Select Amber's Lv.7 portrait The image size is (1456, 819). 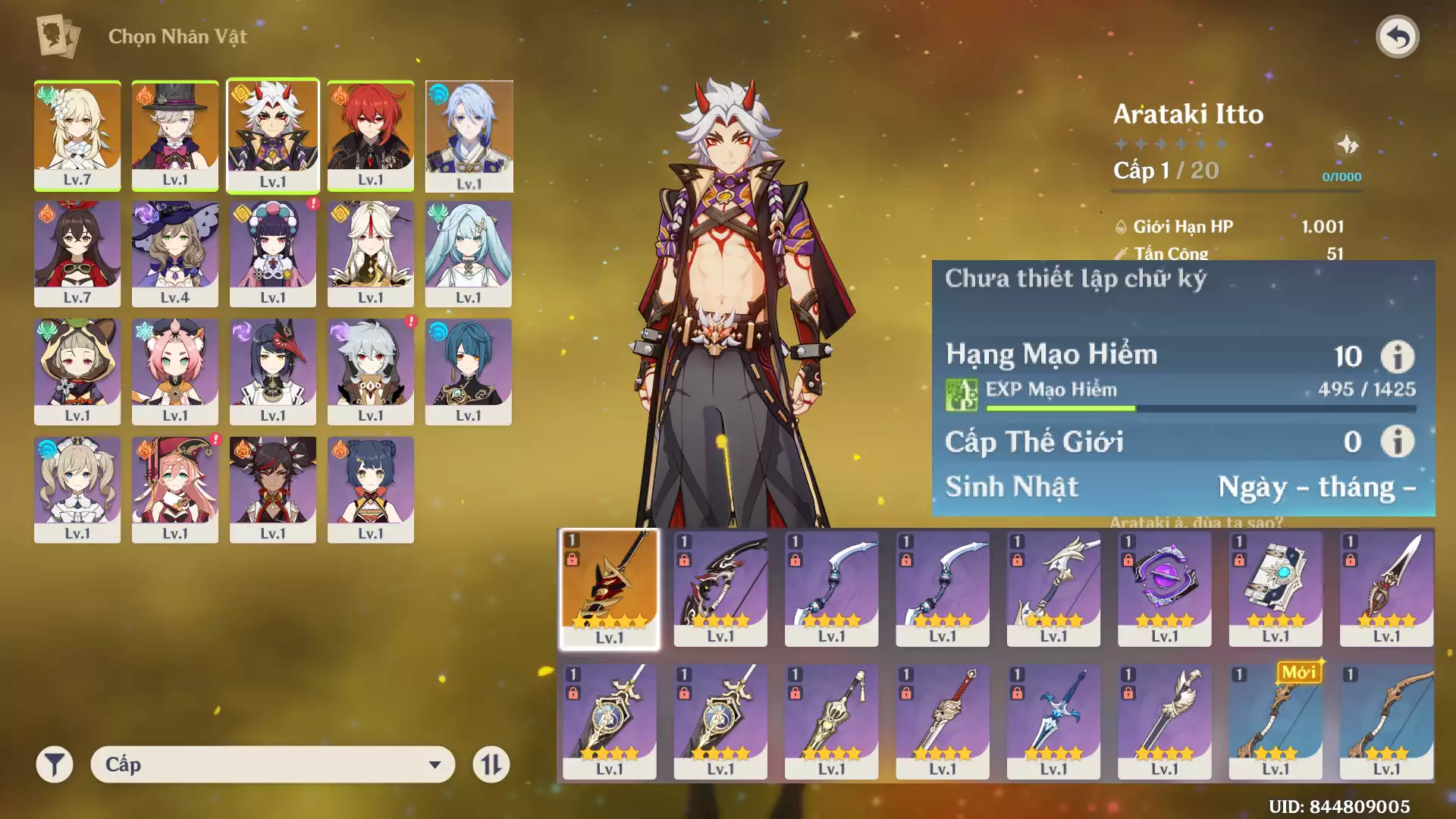point(77,253)
